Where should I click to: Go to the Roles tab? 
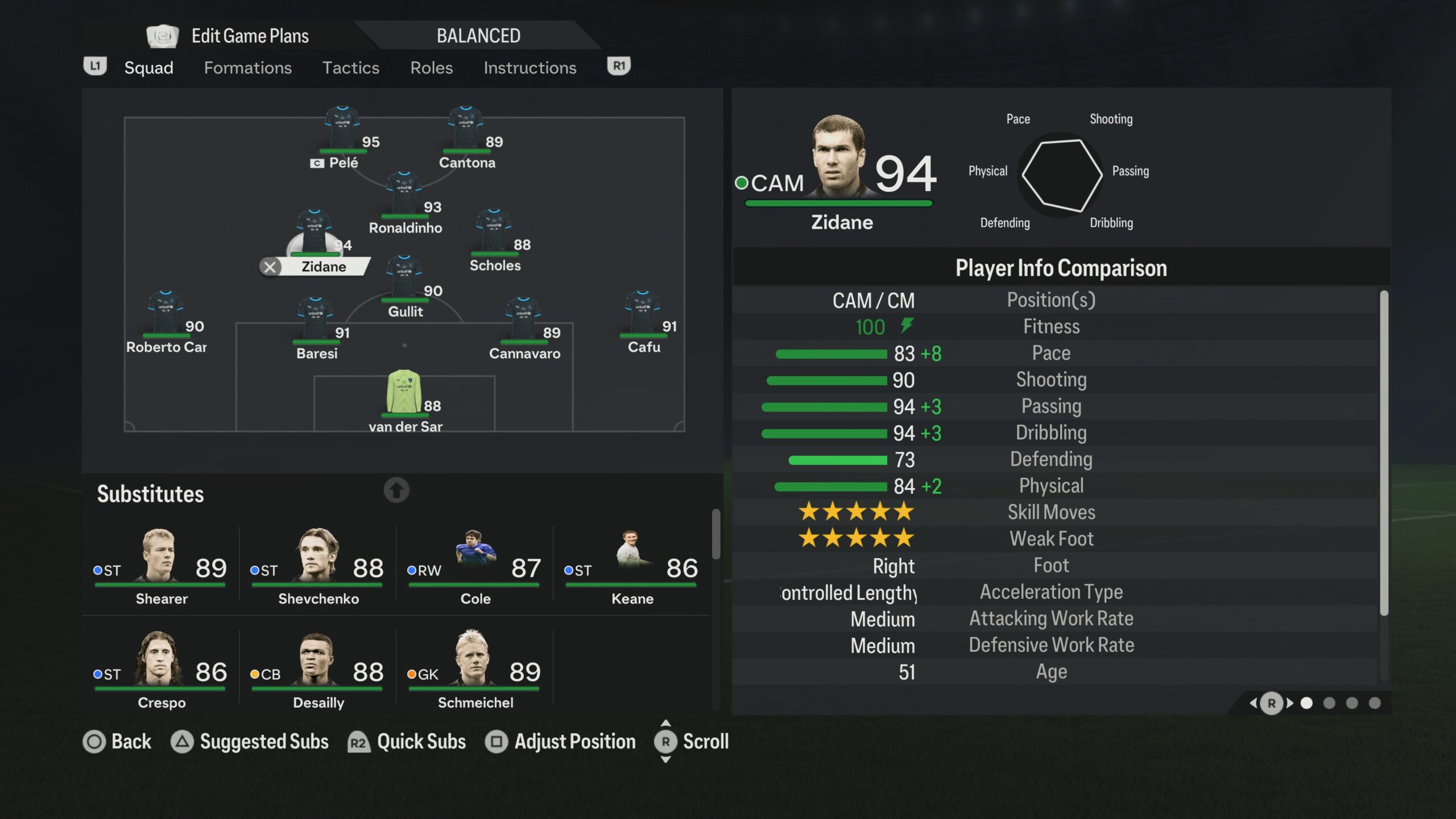pyautogui.click(x=431, y=68)
